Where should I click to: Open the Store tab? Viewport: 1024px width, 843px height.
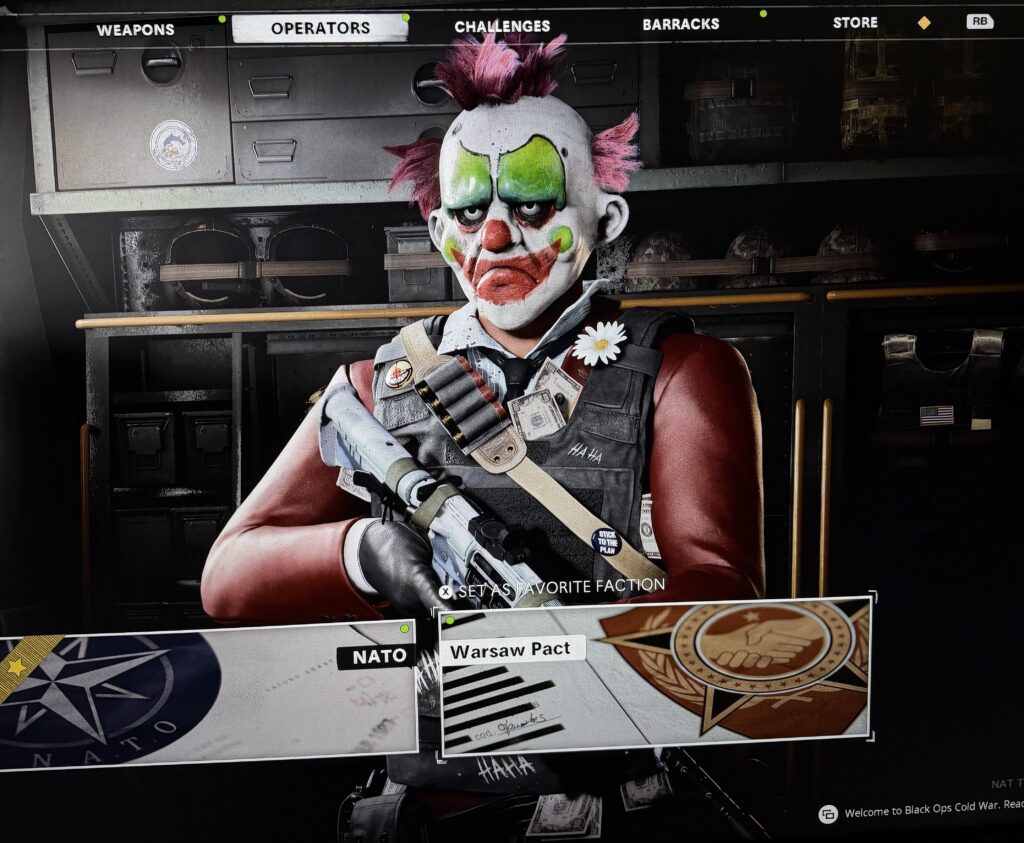coord(855,22)
